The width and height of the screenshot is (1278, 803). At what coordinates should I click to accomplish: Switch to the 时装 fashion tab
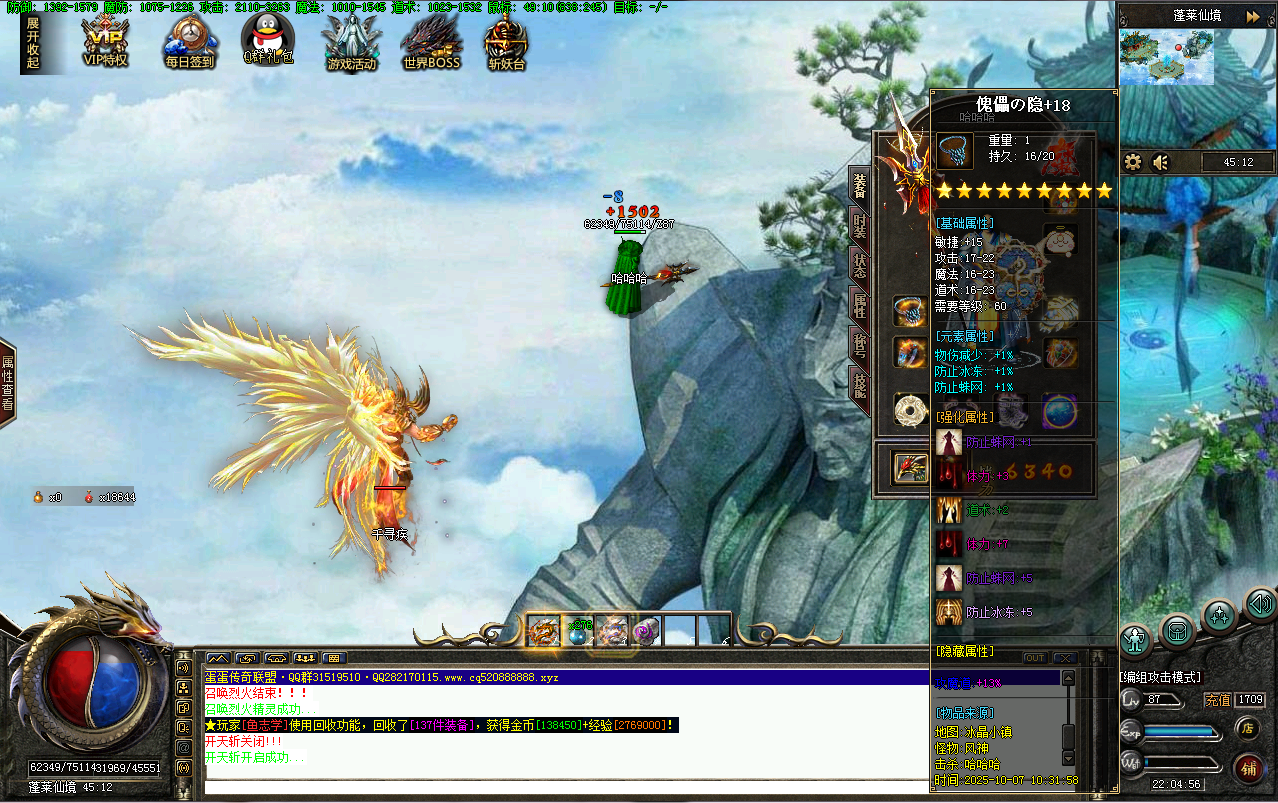859,226
